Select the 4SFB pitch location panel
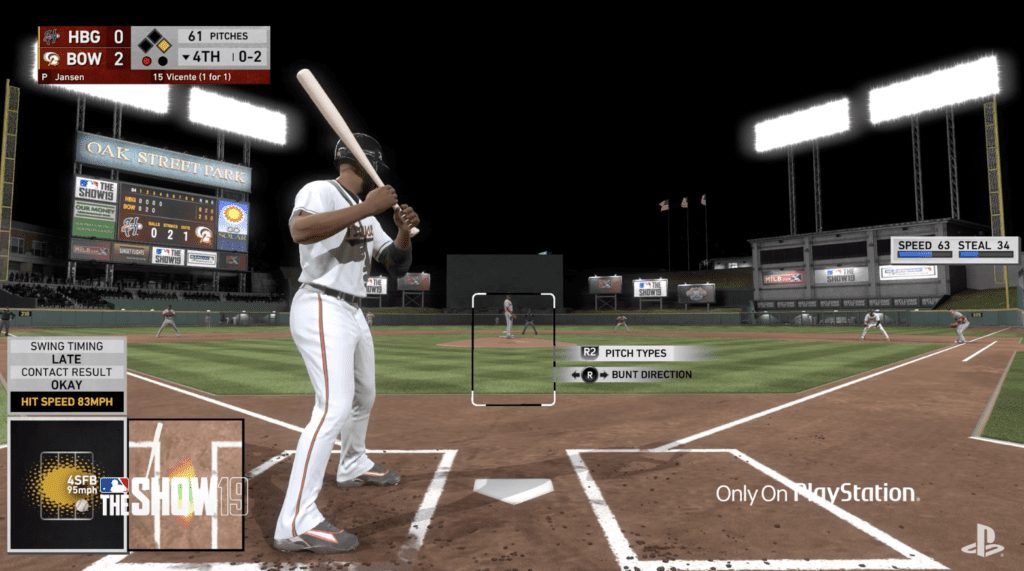Image resolution: width=1024 pixels, height=571 pixels. [67, 484]
